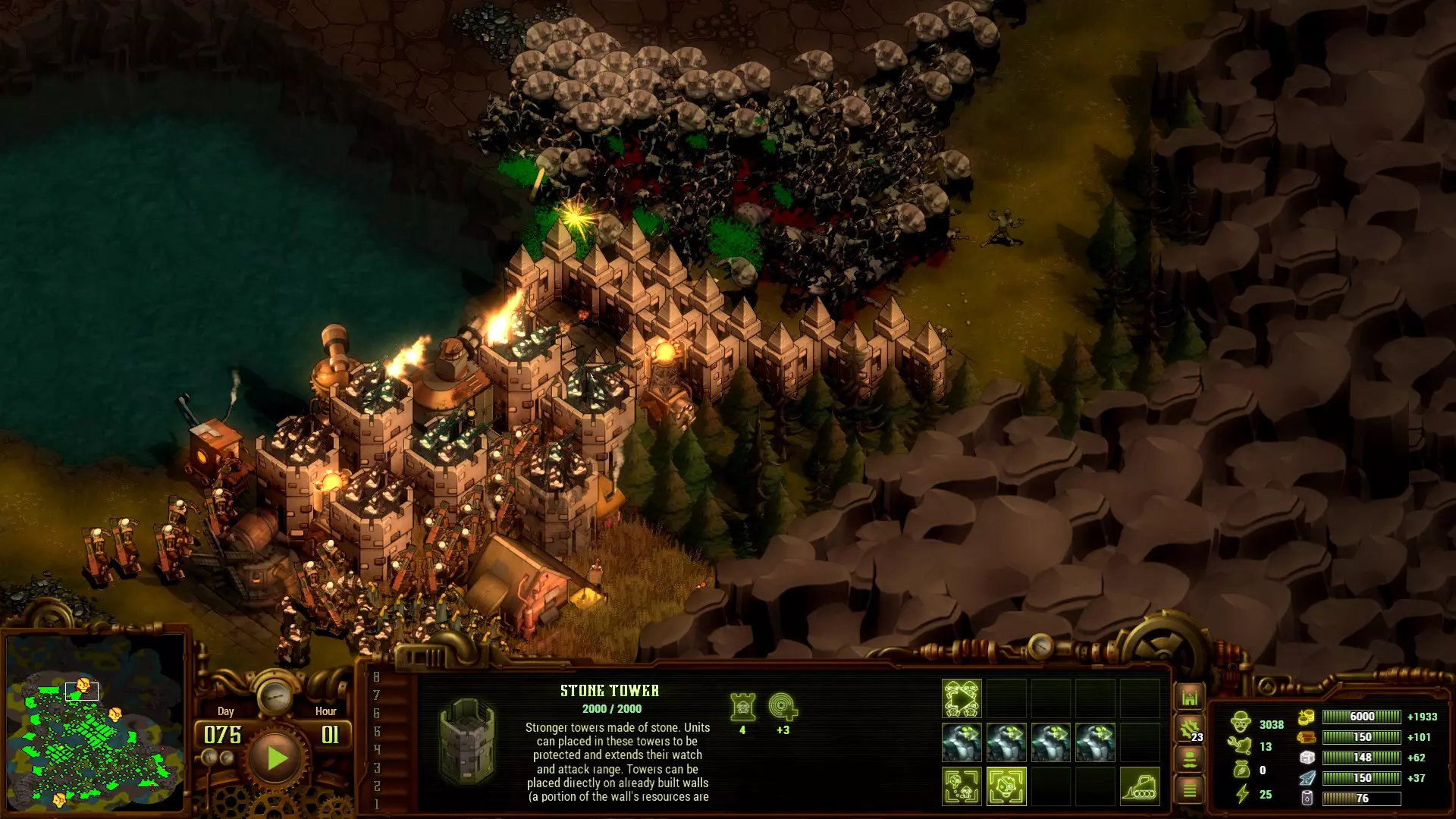Viewport: 1456px width, 819px height.
Task: Choose control group 5 number
Action: 376,732
